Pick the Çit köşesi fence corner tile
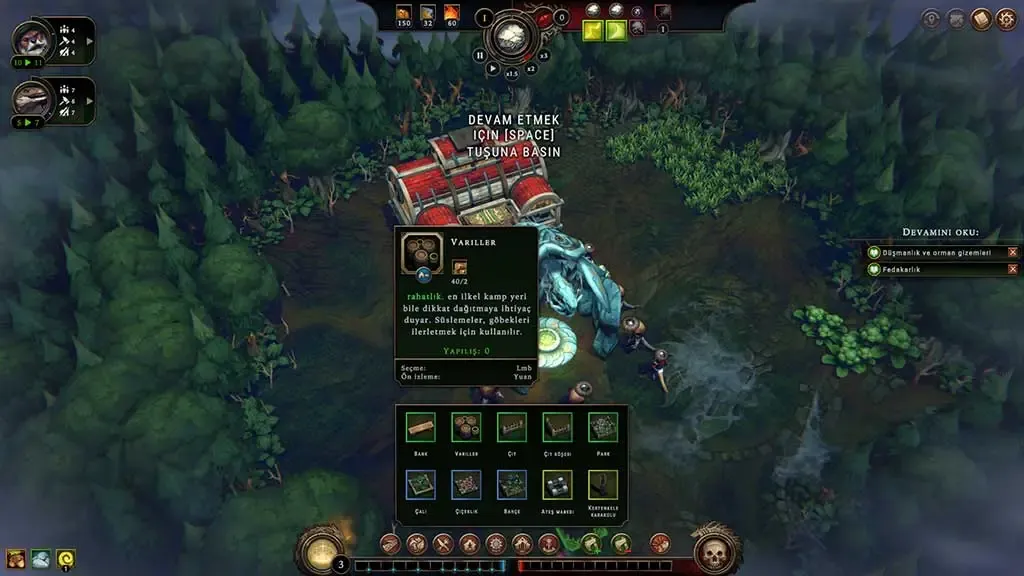The height and width of the screenshot is (576, 1024). coord(557,428)
